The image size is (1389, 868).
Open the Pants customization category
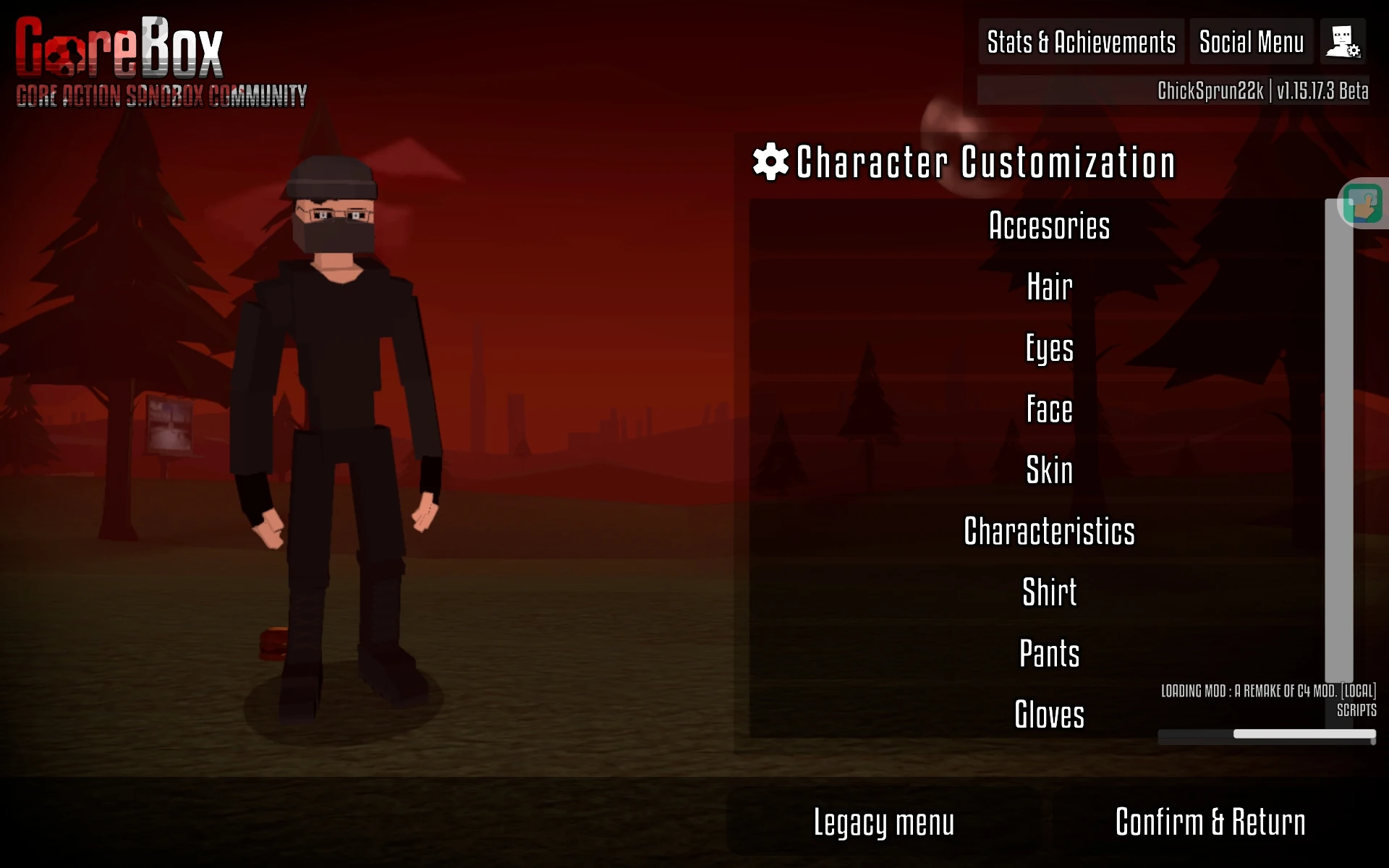pyautogui.click(x=1049, y=653)
